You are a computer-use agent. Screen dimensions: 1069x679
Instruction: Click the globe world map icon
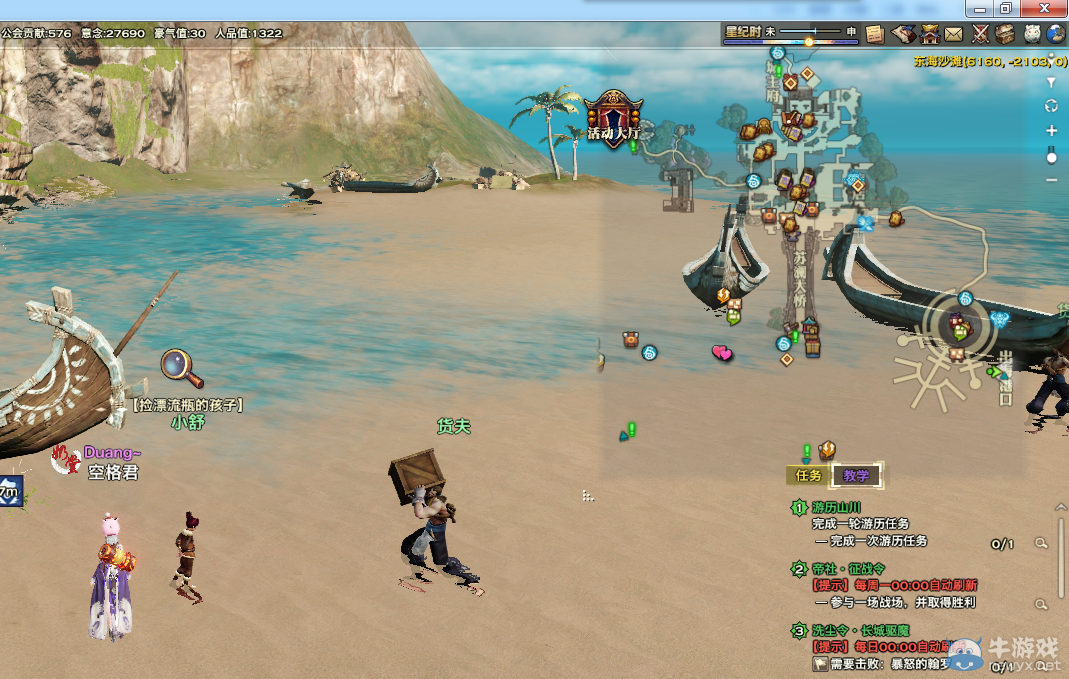click(x=1057, y=33)
